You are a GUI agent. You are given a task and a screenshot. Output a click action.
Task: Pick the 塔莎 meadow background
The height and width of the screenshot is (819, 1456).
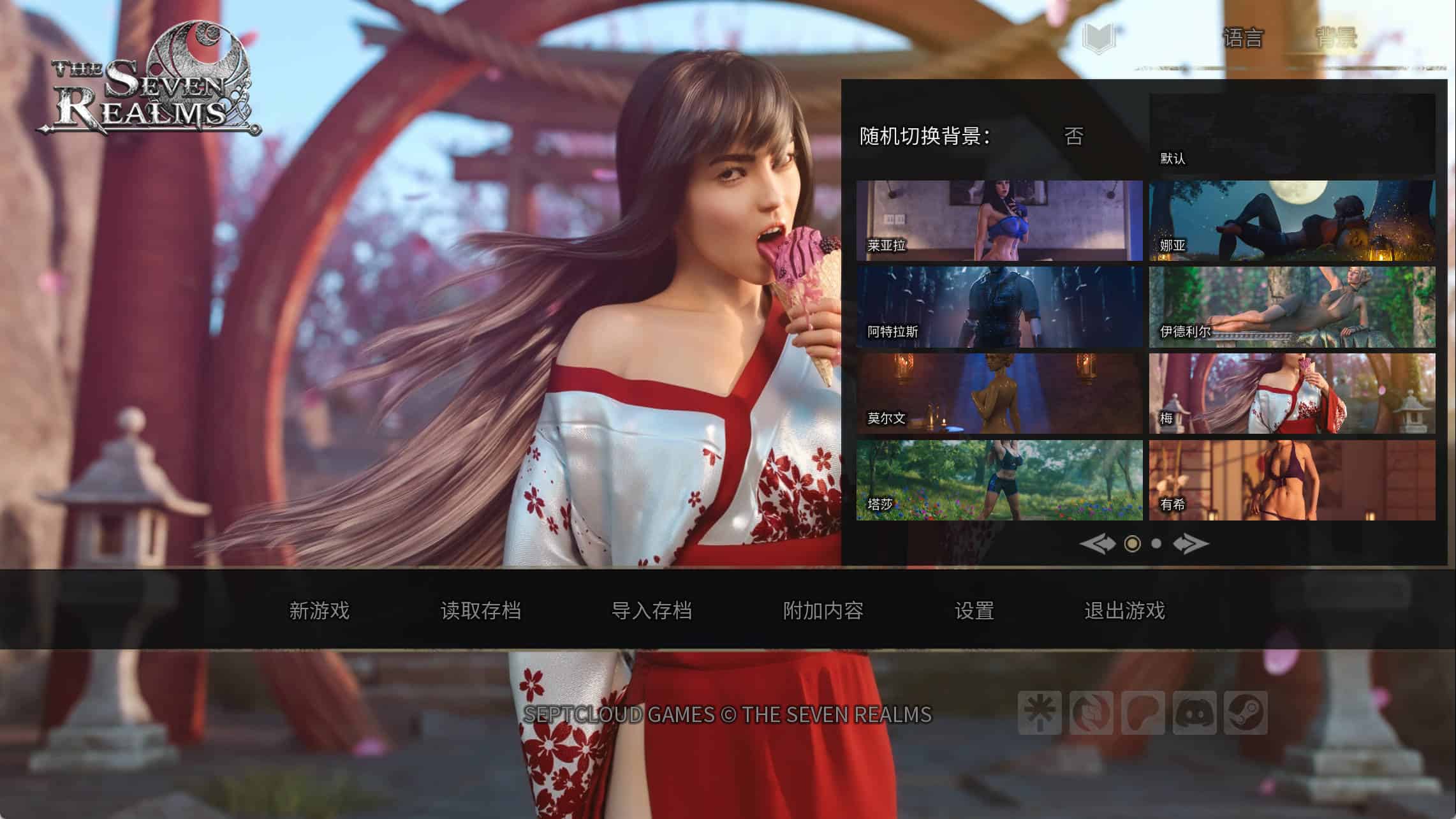pos(999,480)
